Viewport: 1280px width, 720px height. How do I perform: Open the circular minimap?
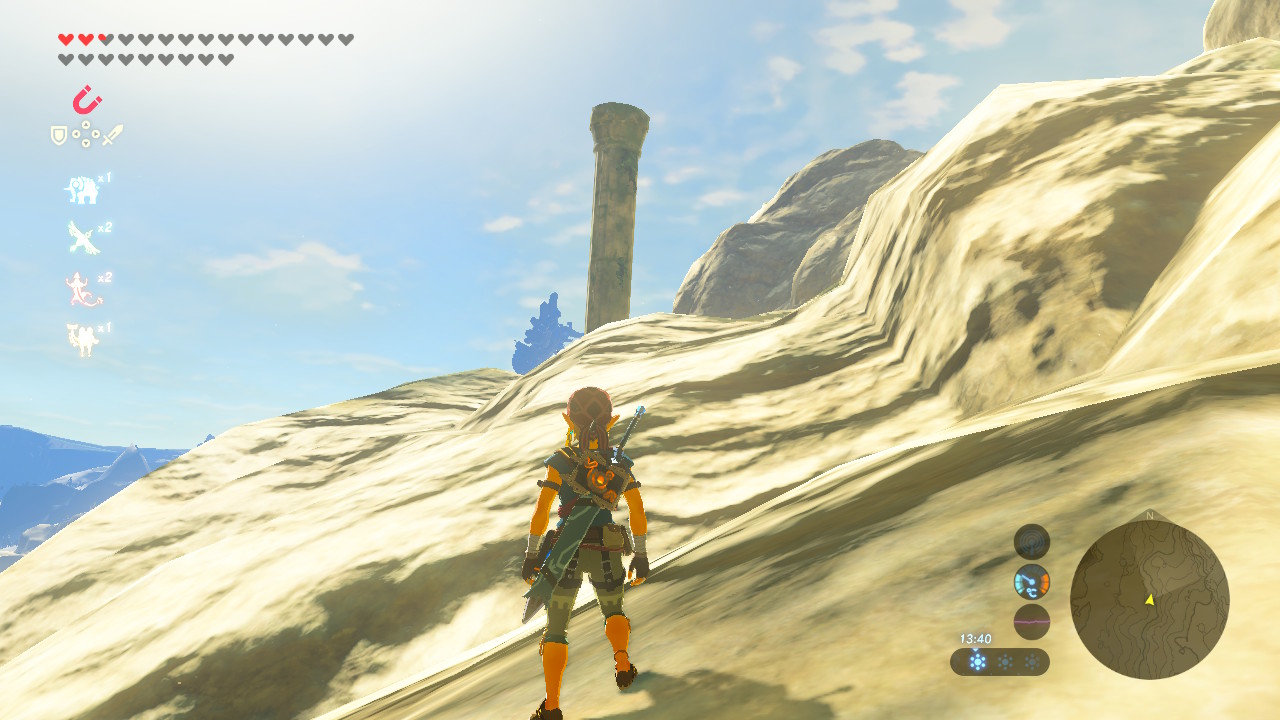[1149, 600]
